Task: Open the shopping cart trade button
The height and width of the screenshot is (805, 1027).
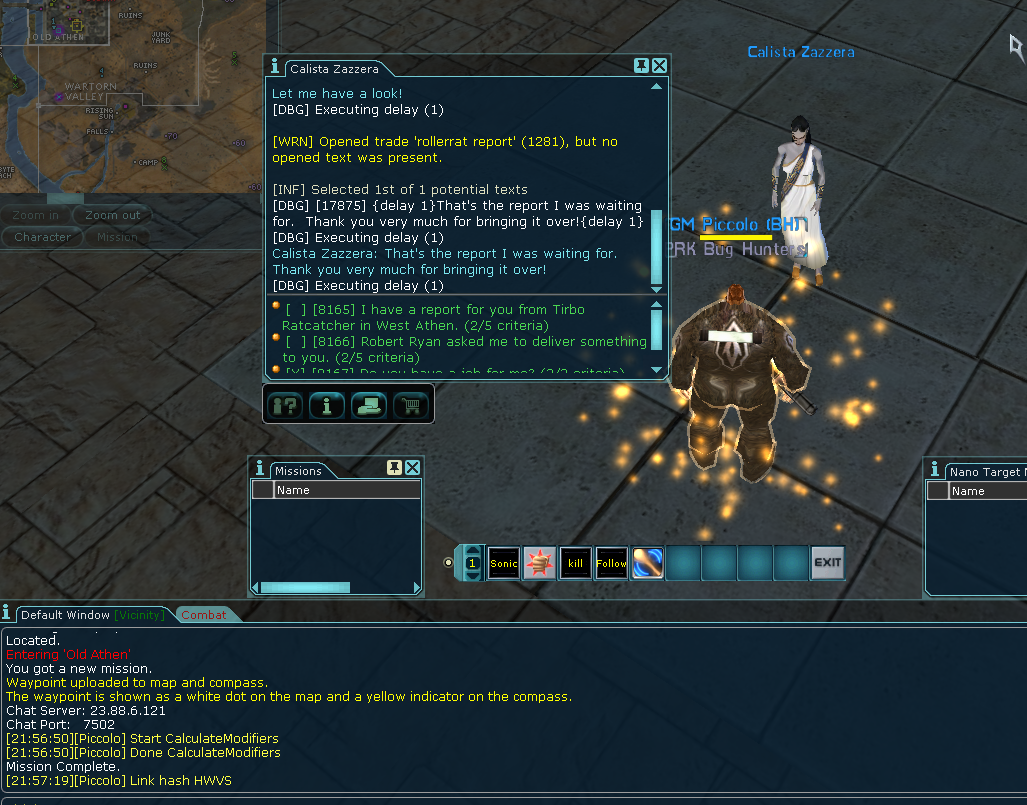Action: pos(408,405)
